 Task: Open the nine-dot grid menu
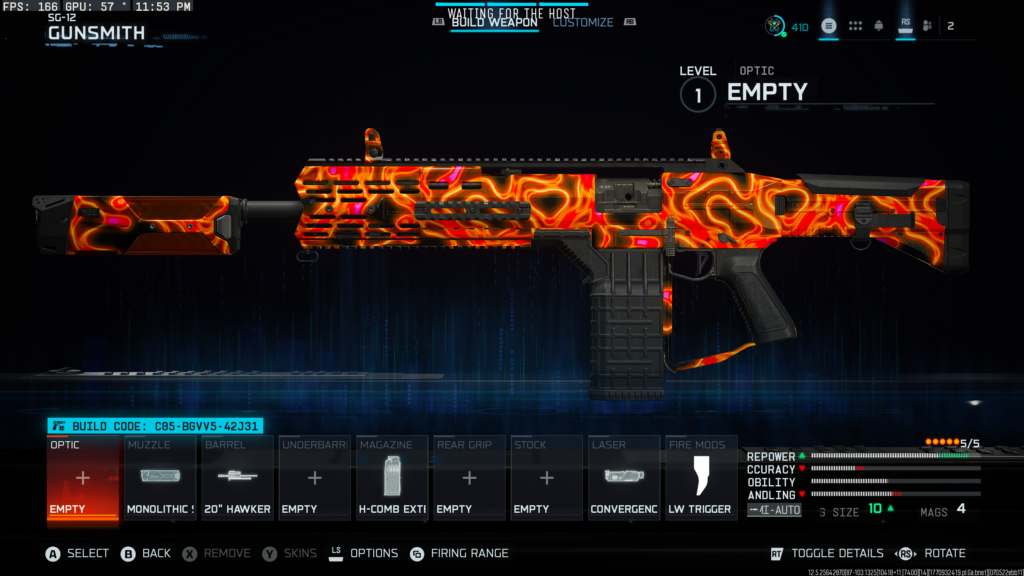[x=855, y=26]
